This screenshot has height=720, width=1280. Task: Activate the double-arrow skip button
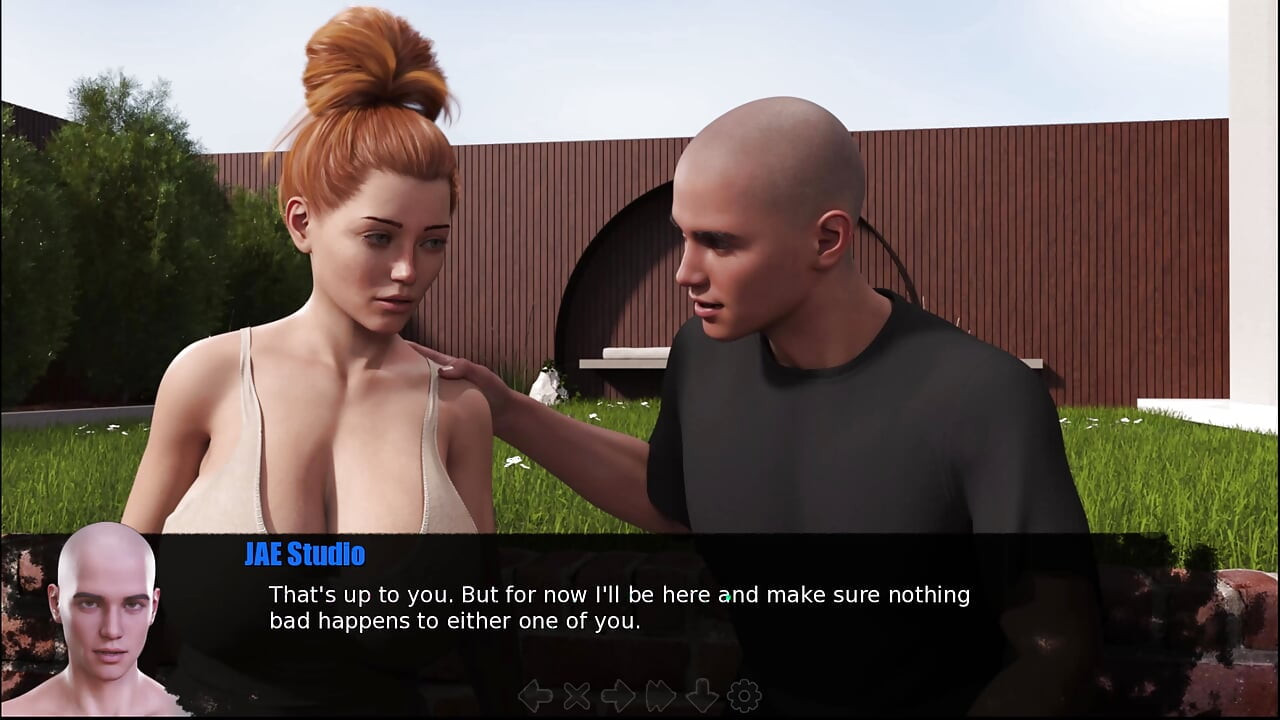[661, 696]
